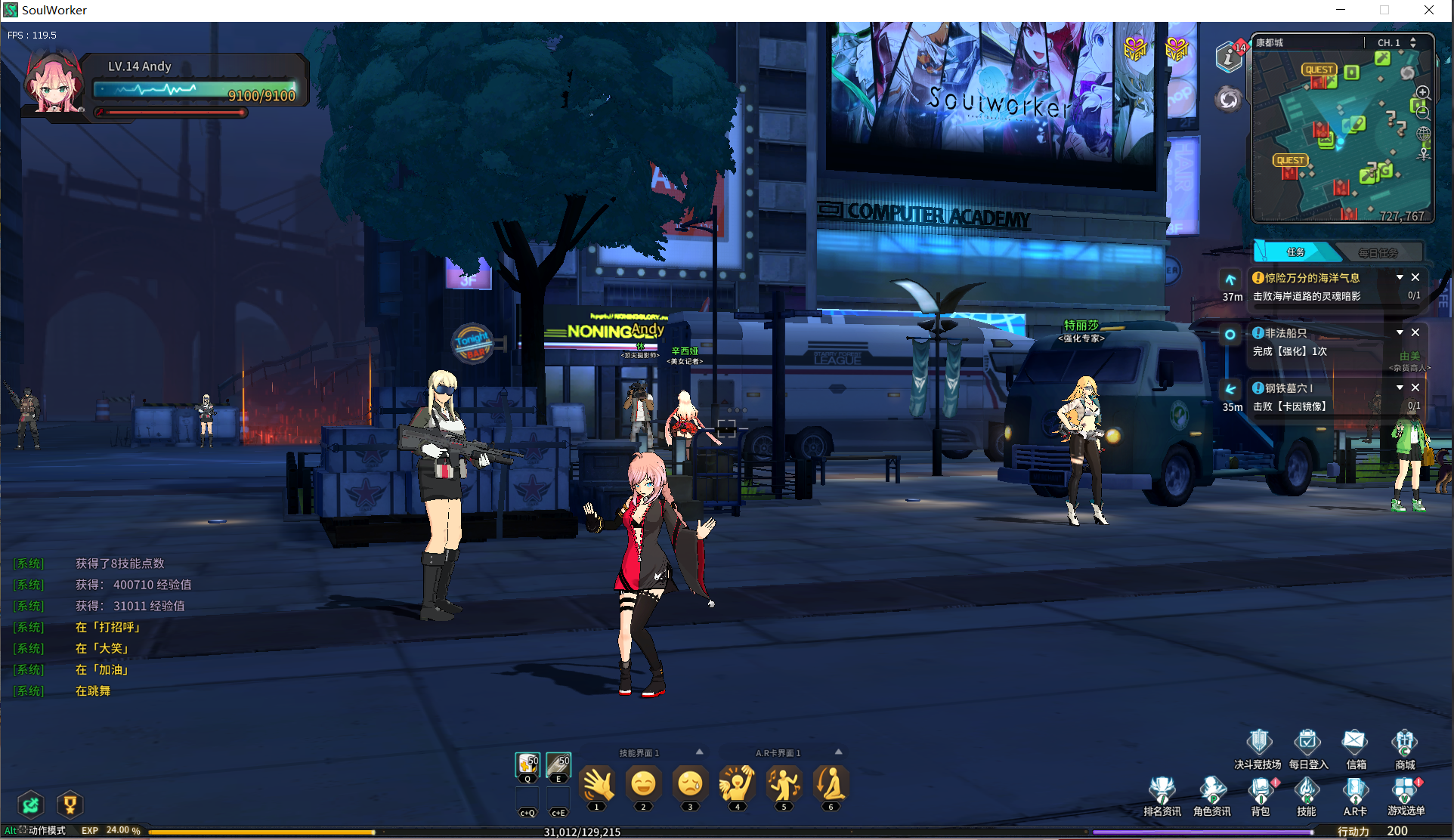This screenshot has width=1454, height=840.
Task: Use the laughing face emote in slot 2
Action: pyautogui.click(x=643, y=784)
